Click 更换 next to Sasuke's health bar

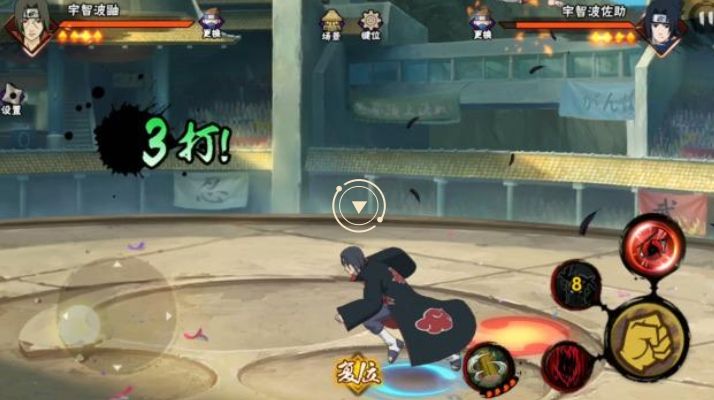pyautogui.click(x=482, y=23)
